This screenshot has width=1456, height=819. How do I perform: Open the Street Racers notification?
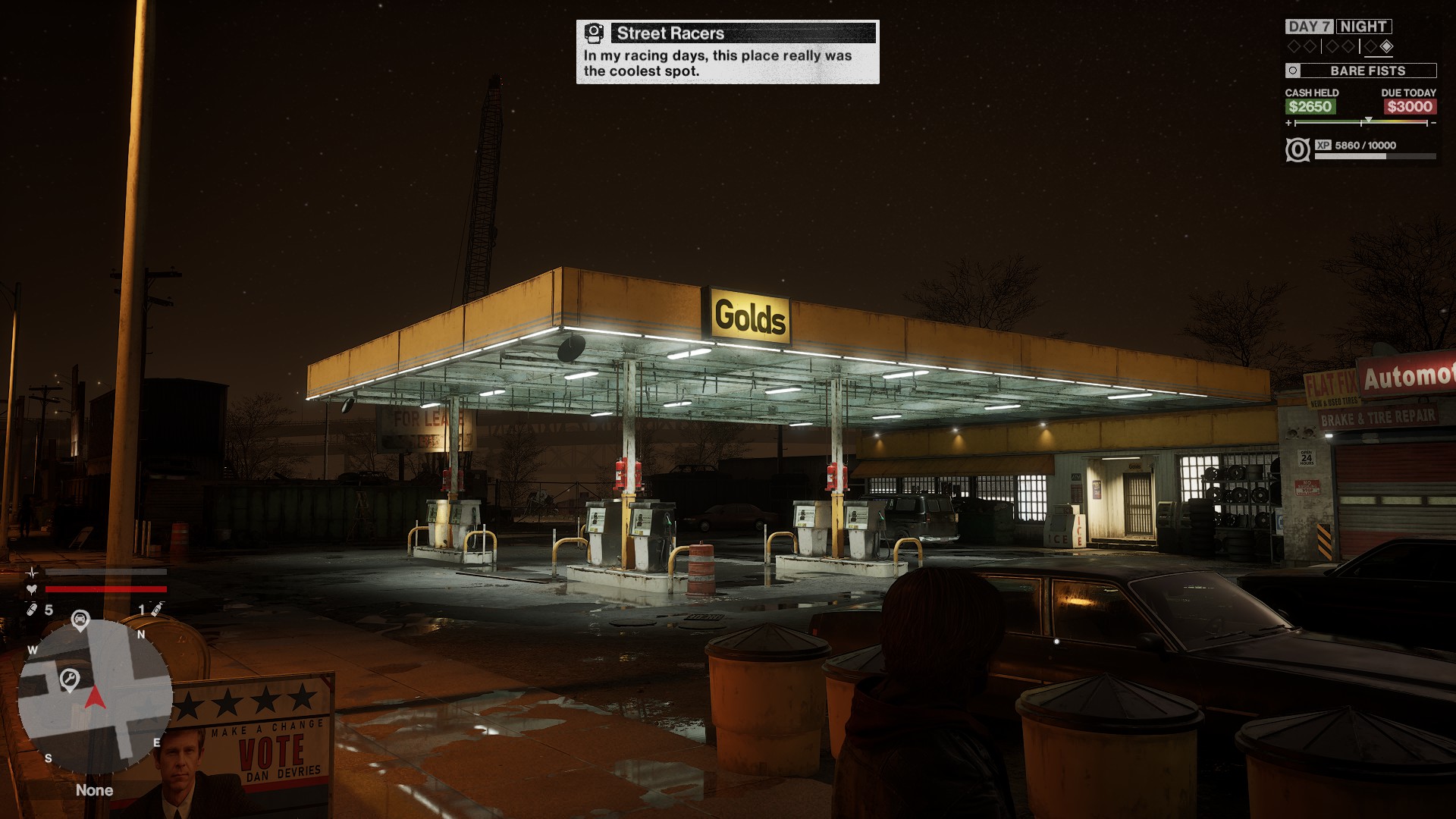coord(727,52)
